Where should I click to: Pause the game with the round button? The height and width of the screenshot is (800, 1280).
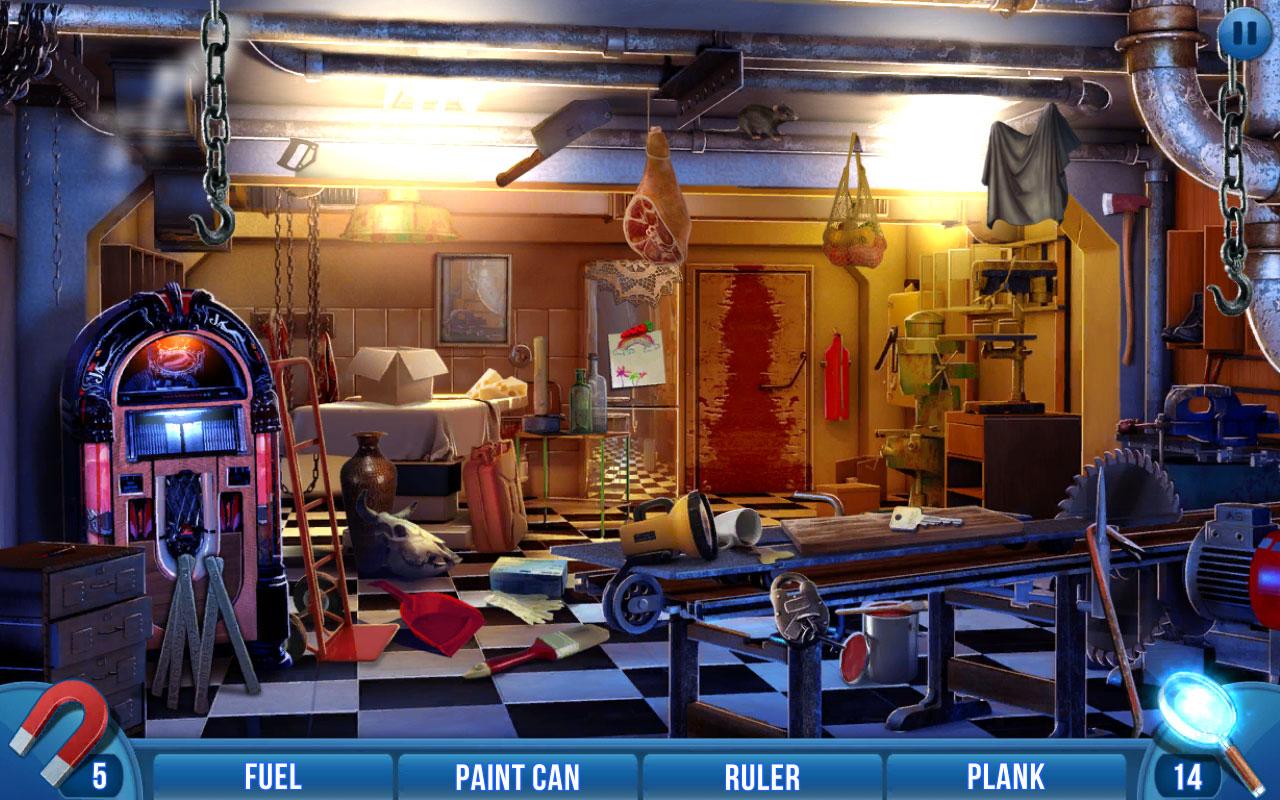pyautogui.click(x=1245, y=33)
